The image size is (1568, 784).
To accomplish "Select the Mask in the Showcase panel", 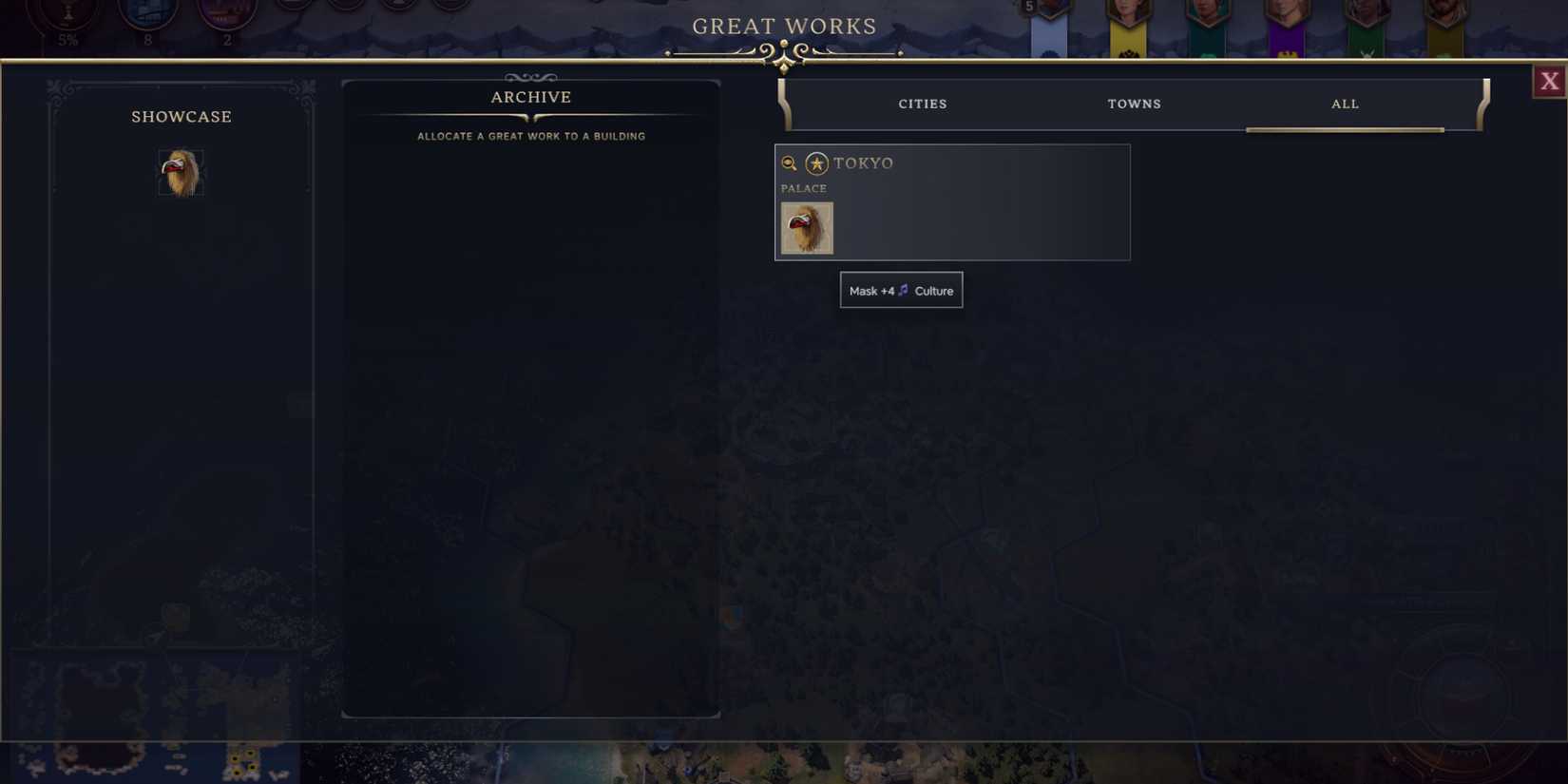I will 182,171.
